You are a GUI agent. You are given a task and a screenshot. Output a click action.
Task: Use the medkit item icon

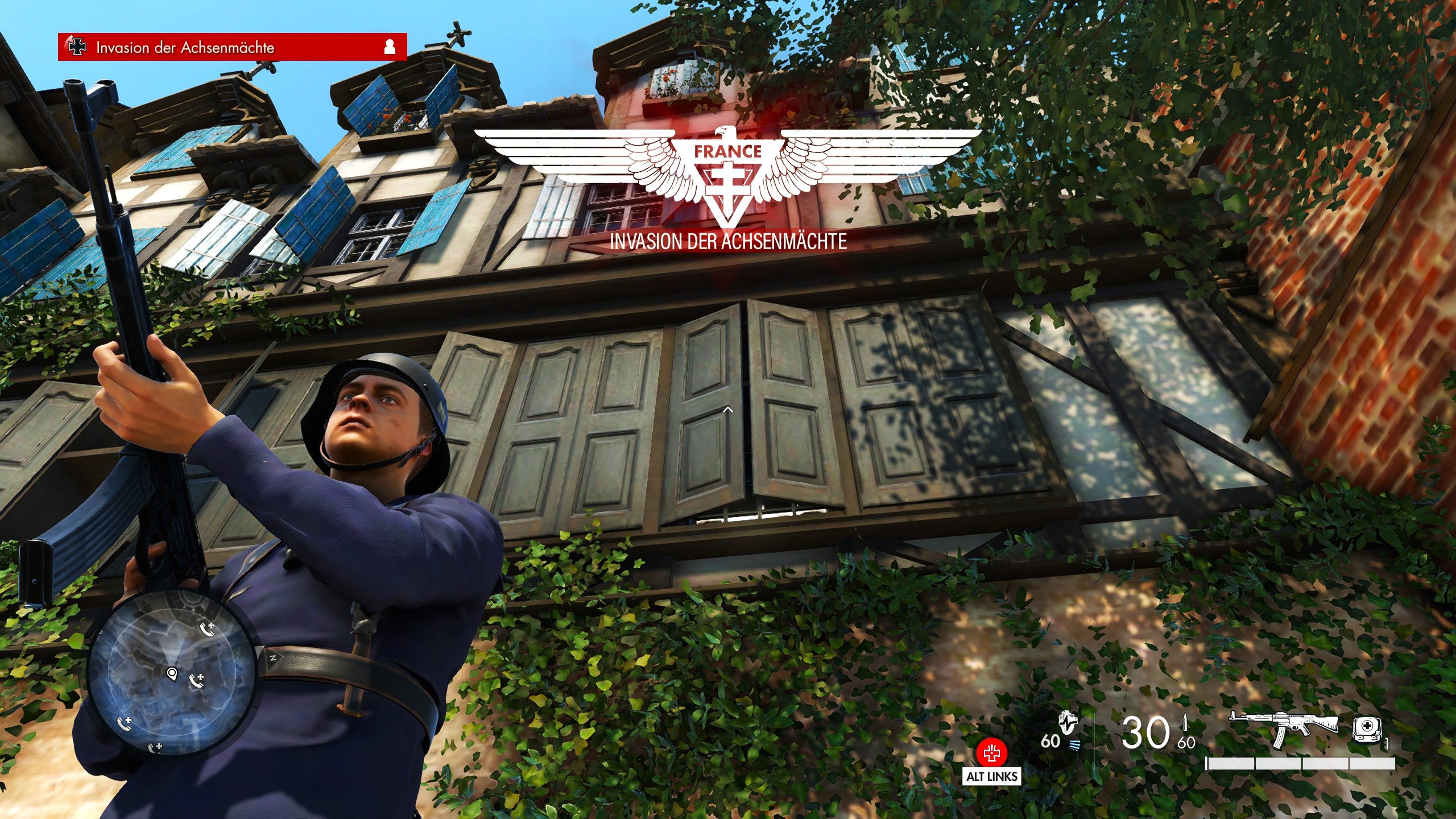(1366, 730)
